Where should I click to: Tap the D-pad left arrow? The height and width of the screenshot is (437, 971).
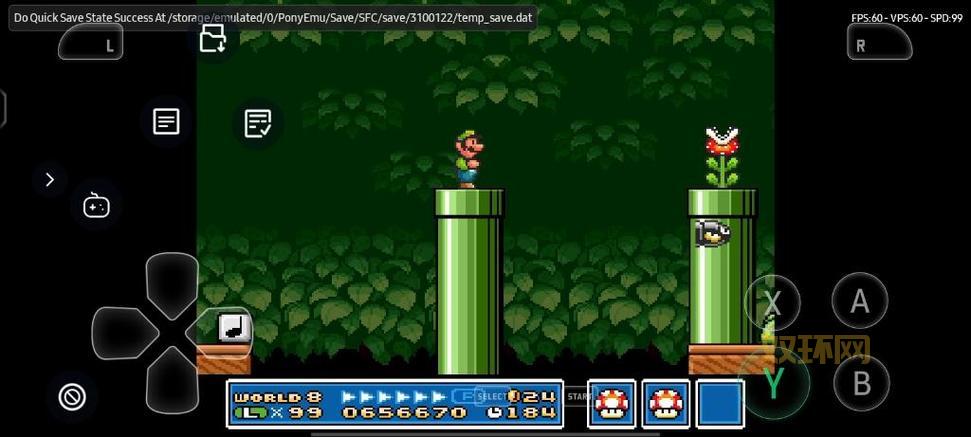tap(122, 333)
